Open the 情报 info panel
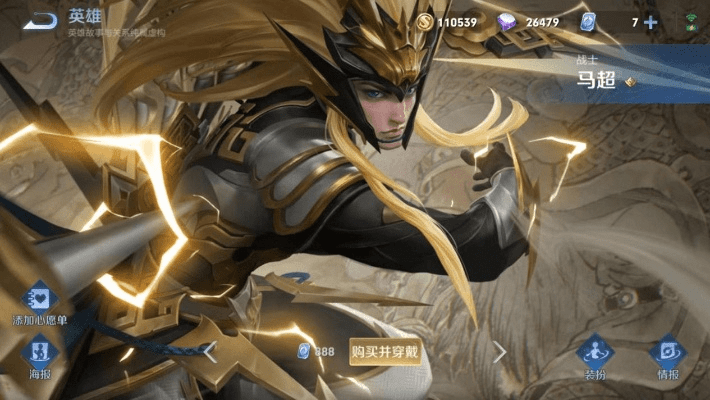Image resolution: width=710 pixels, height=400 pixels. pyautogui.click(x=667, y=353)
